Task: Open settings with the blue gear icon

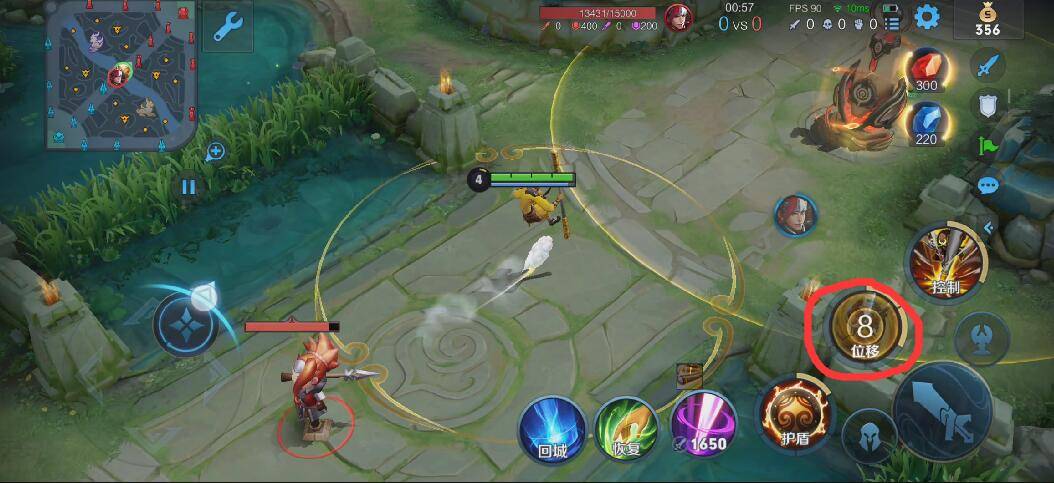Action: point(927,17)
